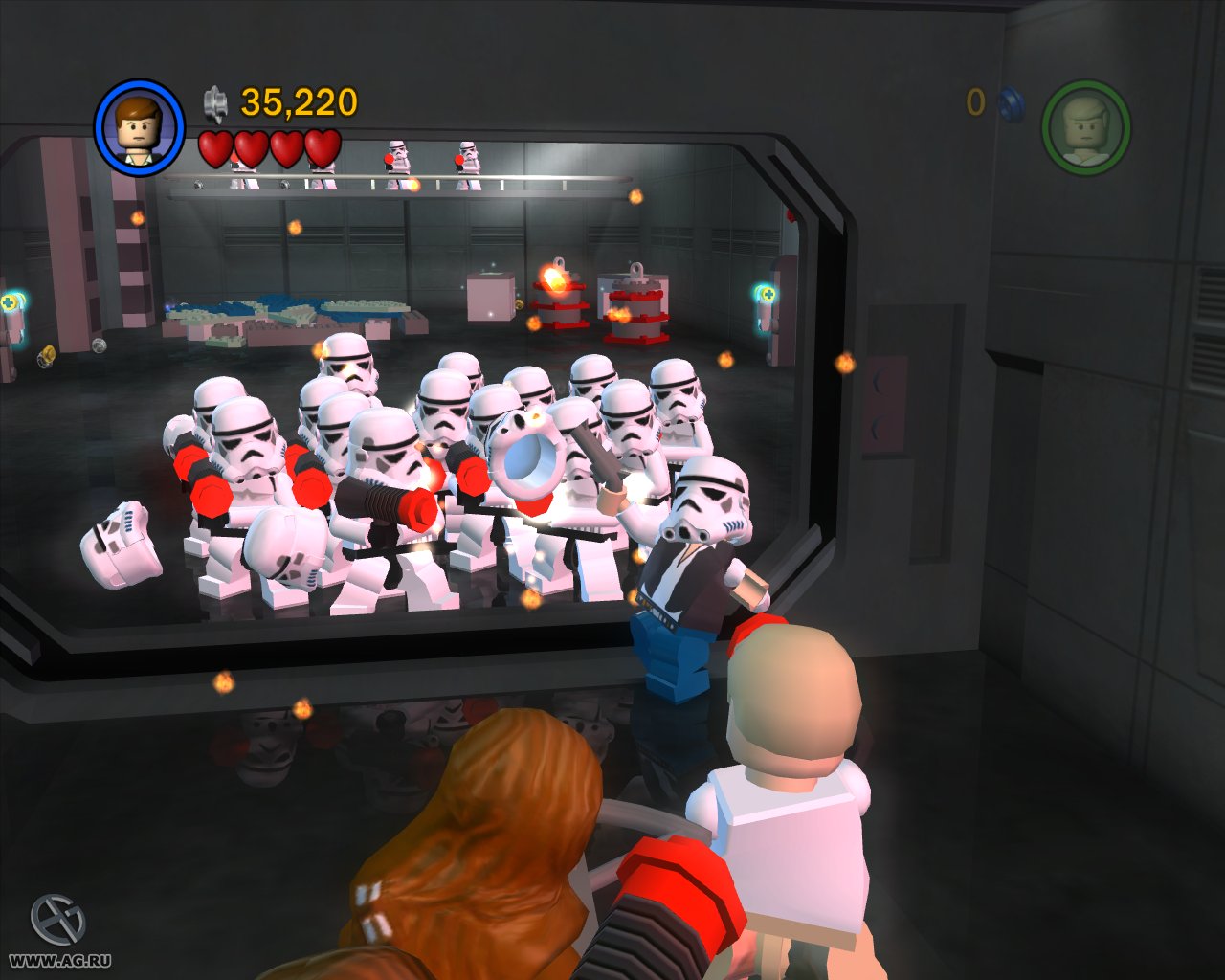
Task: Select Luke Skywalker's green portrait
Action: click(x=1086, y=125)
